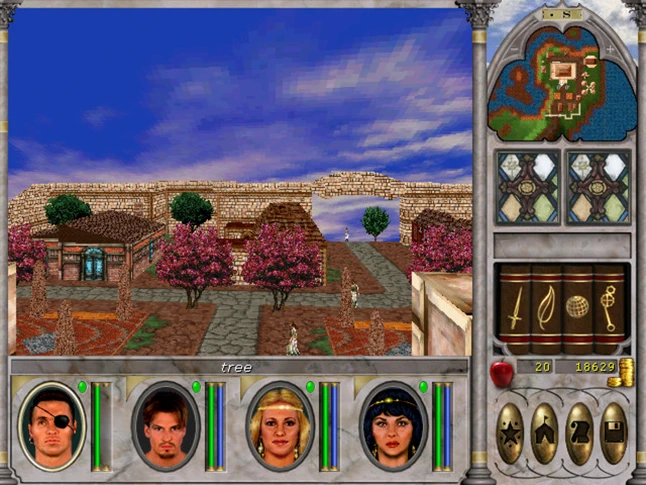Select the goatee man character portrait
This screenshot has width=646, height=485.
coord(166,425)
